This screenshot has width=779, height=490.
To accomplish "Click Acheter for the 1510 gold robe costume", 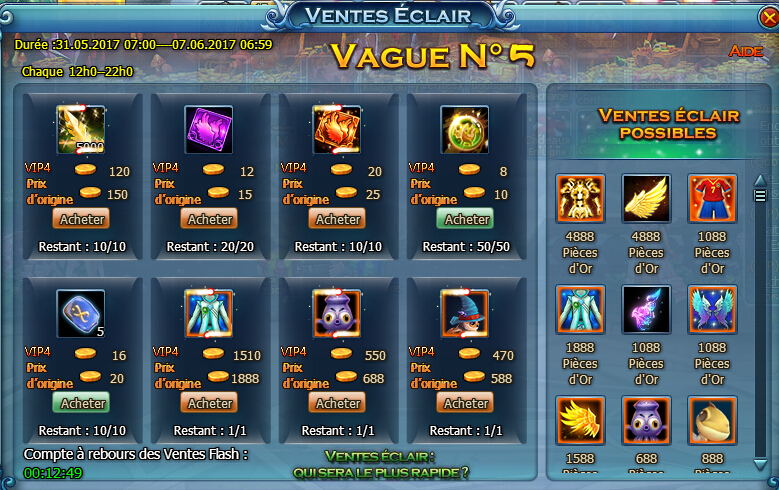I will (210, 403).
